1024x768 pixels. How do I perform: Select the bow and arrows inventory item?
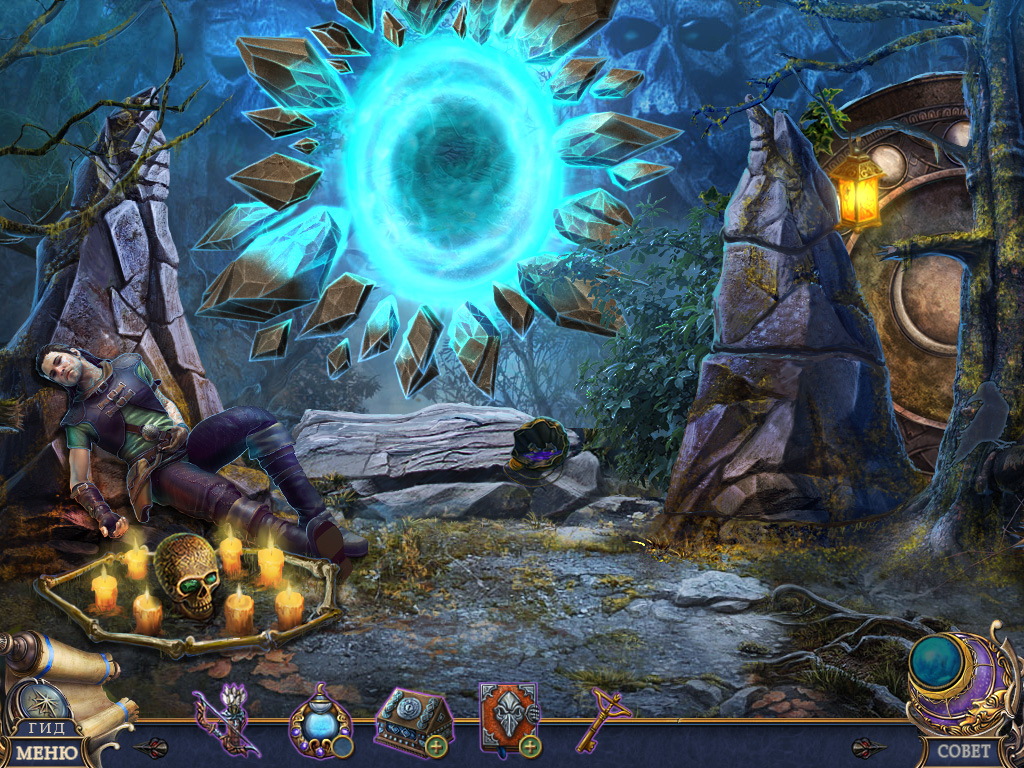(225, 717)
